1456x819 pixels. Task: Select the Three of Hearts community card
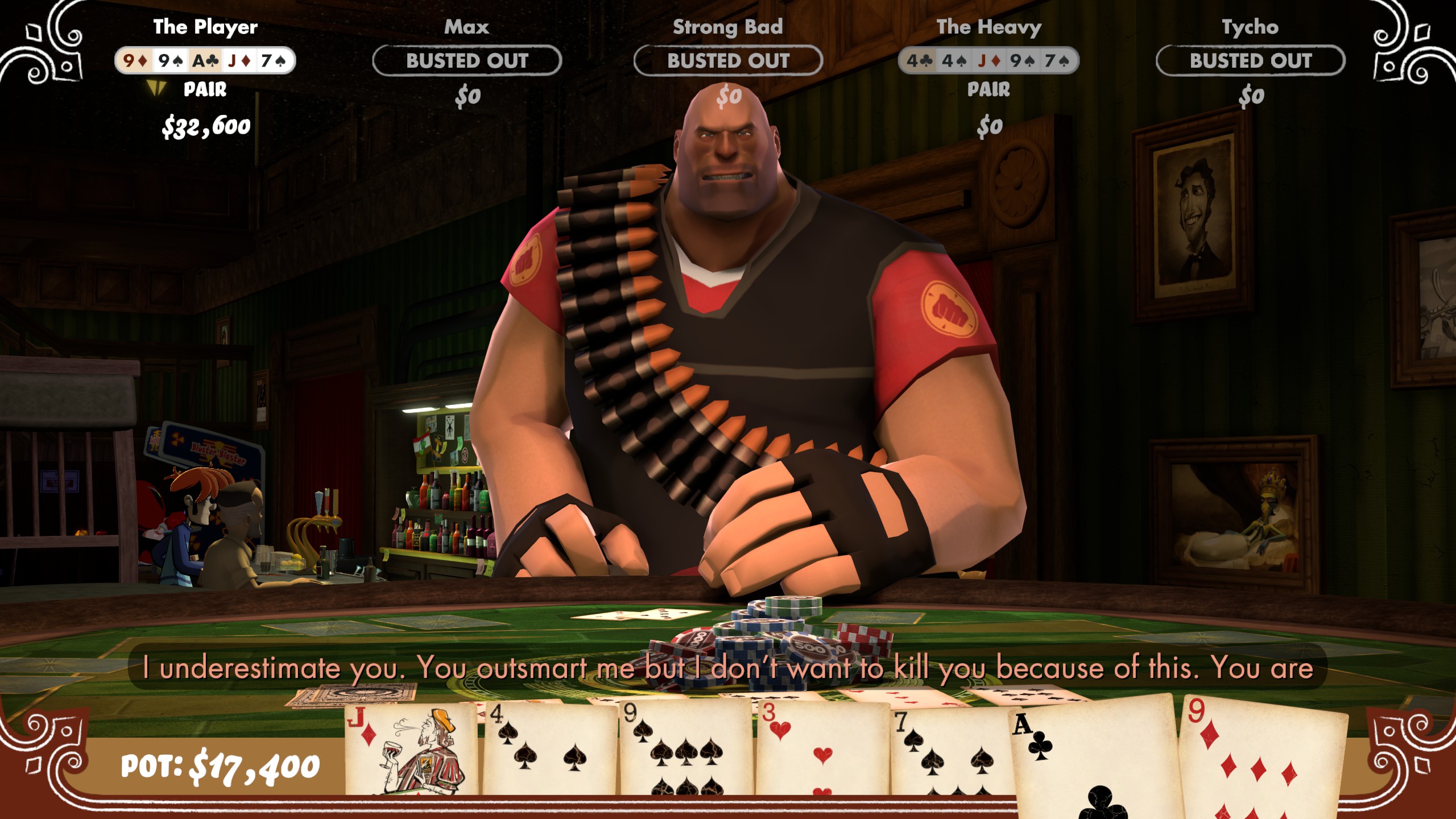[822, 751]
